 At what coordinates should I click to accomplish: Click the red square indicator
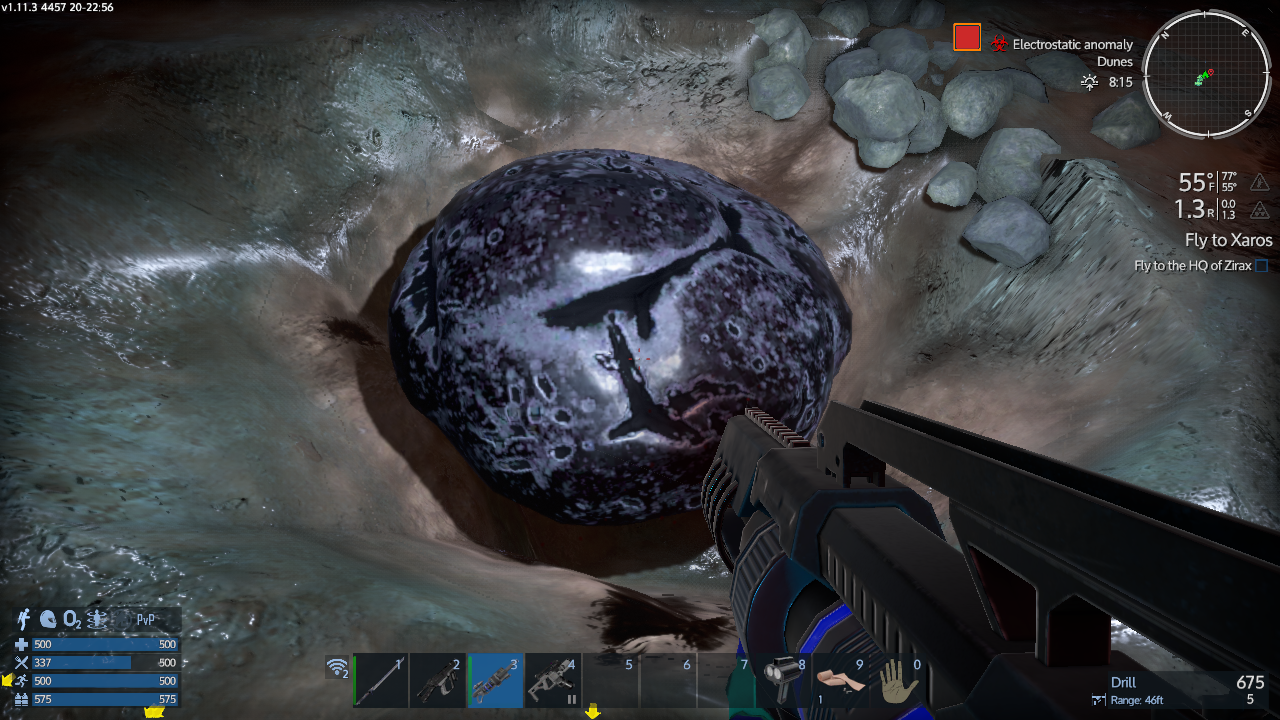[x=967, y=38]
